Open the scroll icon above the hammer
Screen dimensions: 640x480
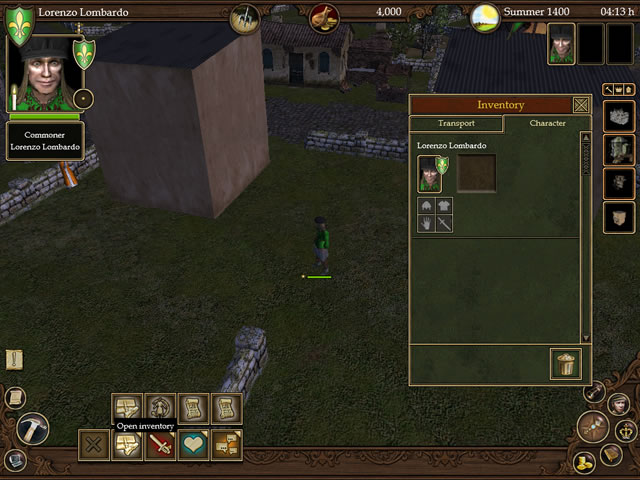14,397
